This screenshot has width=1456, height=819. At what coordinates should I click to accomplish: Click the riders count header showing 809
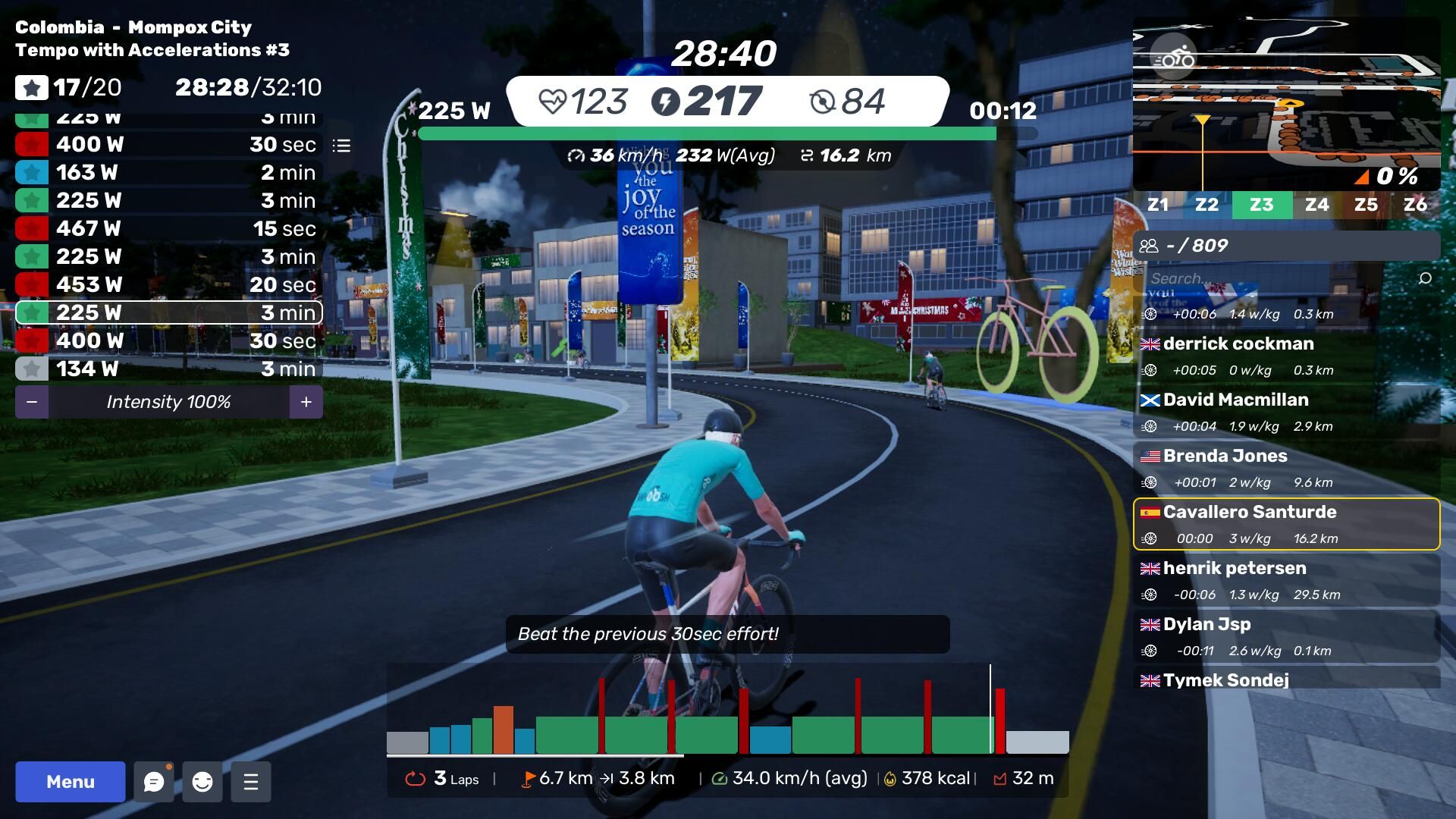[x=1286, y=246]
